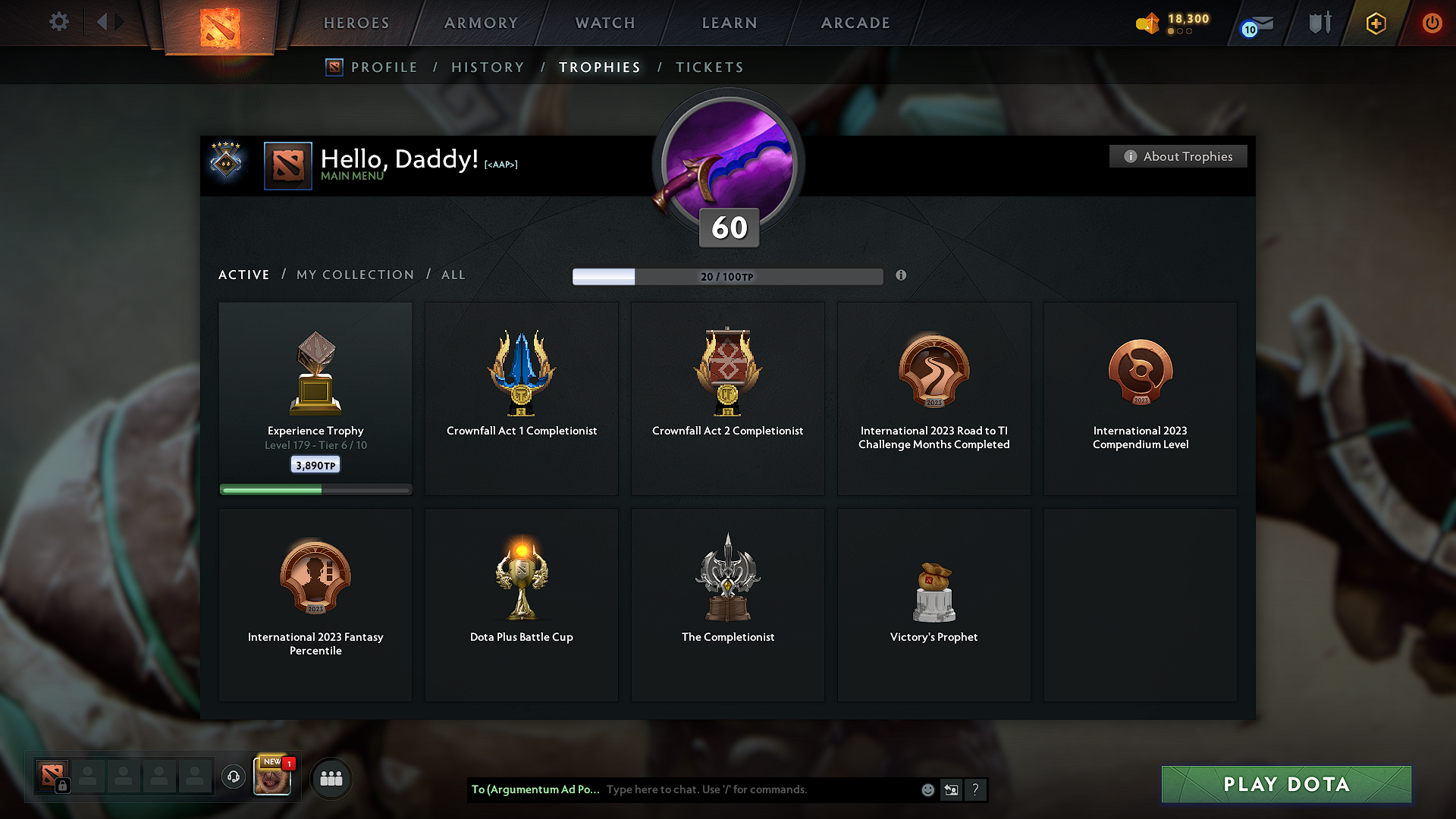Viewport: 1456px width, 819px height.
Task: Switch view to MY COLLECTION
Action: (x=354, y=275)
